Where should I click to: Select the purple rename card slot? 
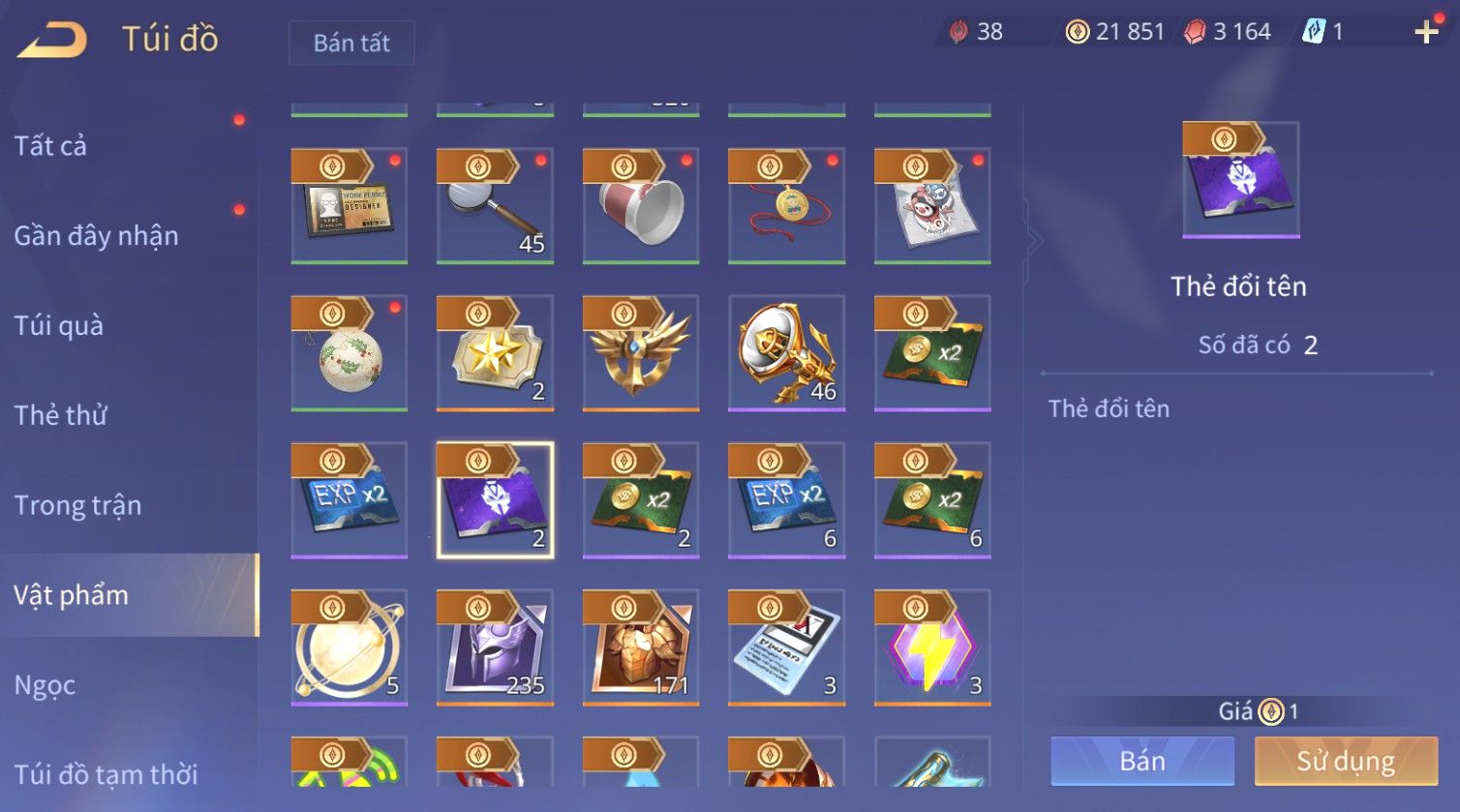click(495, 500)
